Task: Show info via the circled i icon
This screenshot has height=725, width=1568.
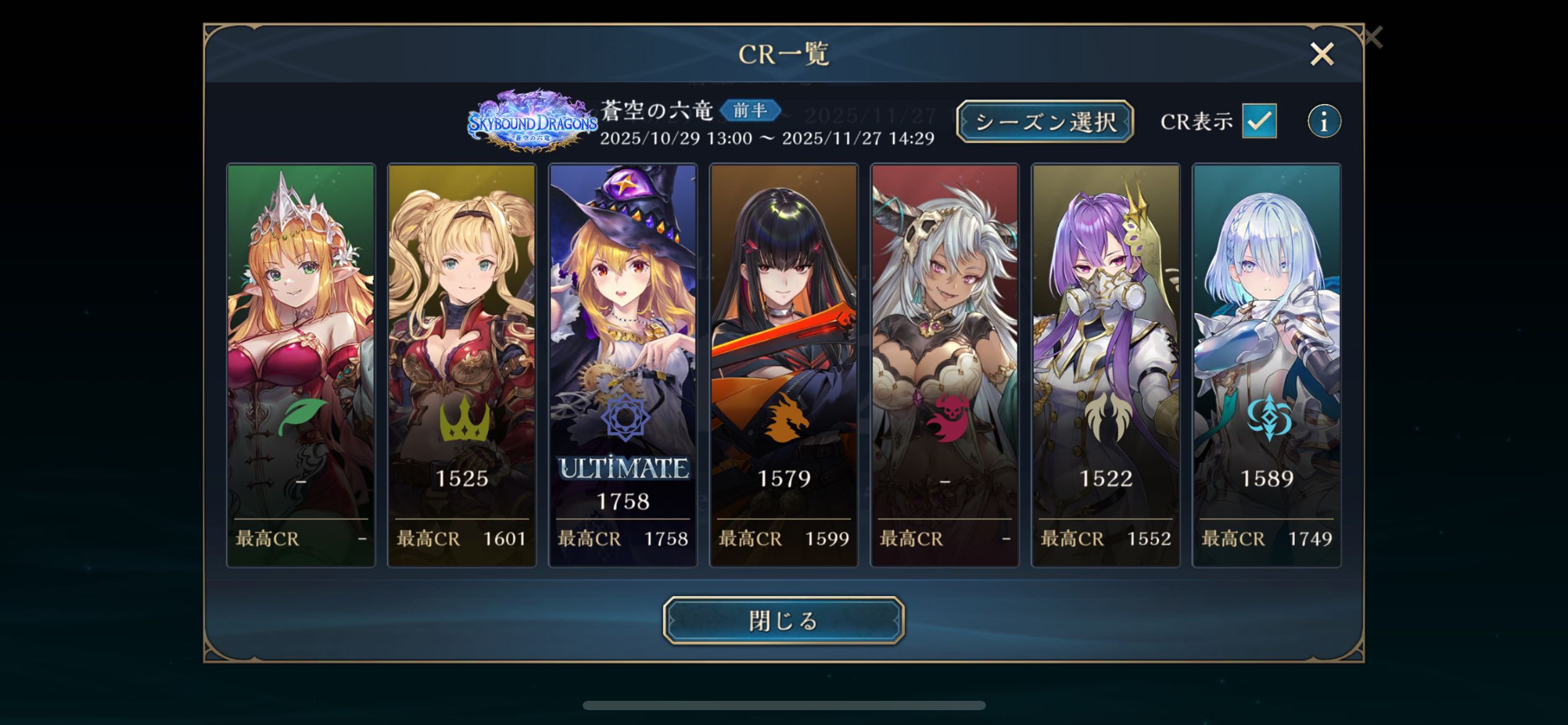Action: (x=1324, y=121)
